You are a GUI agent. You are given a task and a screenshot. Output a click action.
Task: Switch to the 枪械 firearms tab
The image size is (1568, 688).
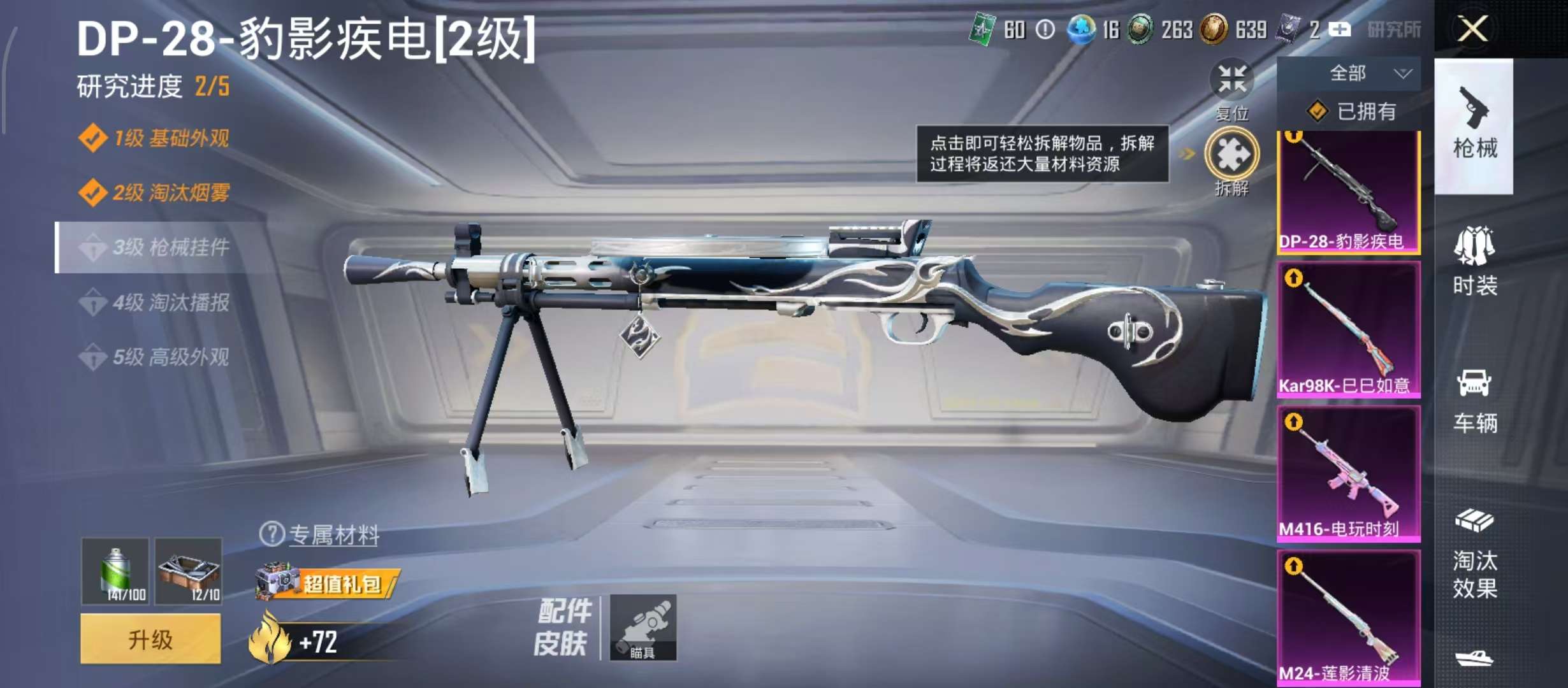(x=1474, y=125)
